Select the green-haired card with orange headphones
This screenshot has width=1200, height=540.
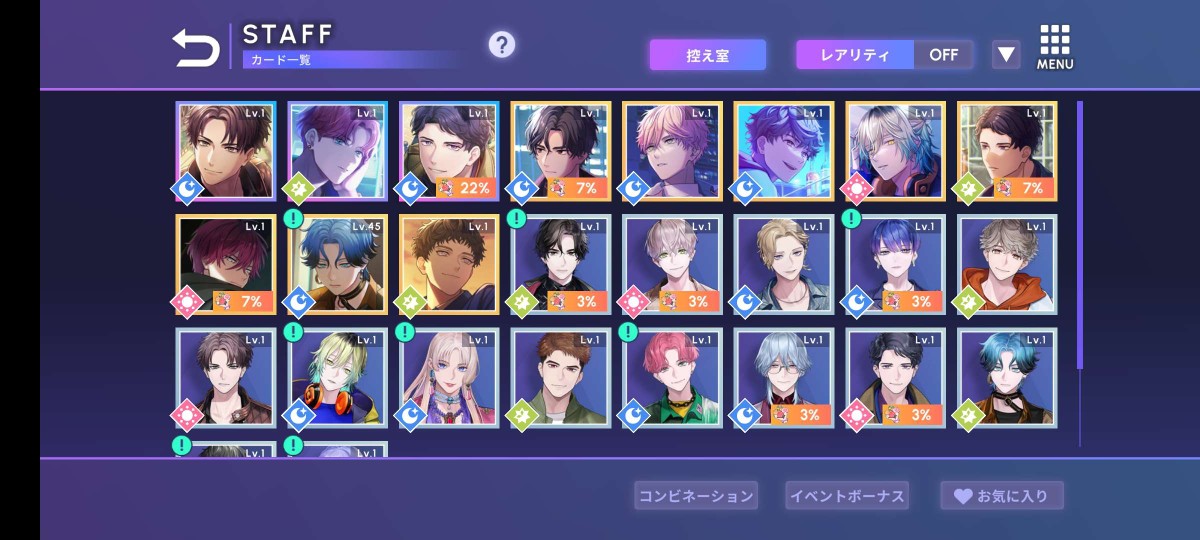tap(338, 378)
